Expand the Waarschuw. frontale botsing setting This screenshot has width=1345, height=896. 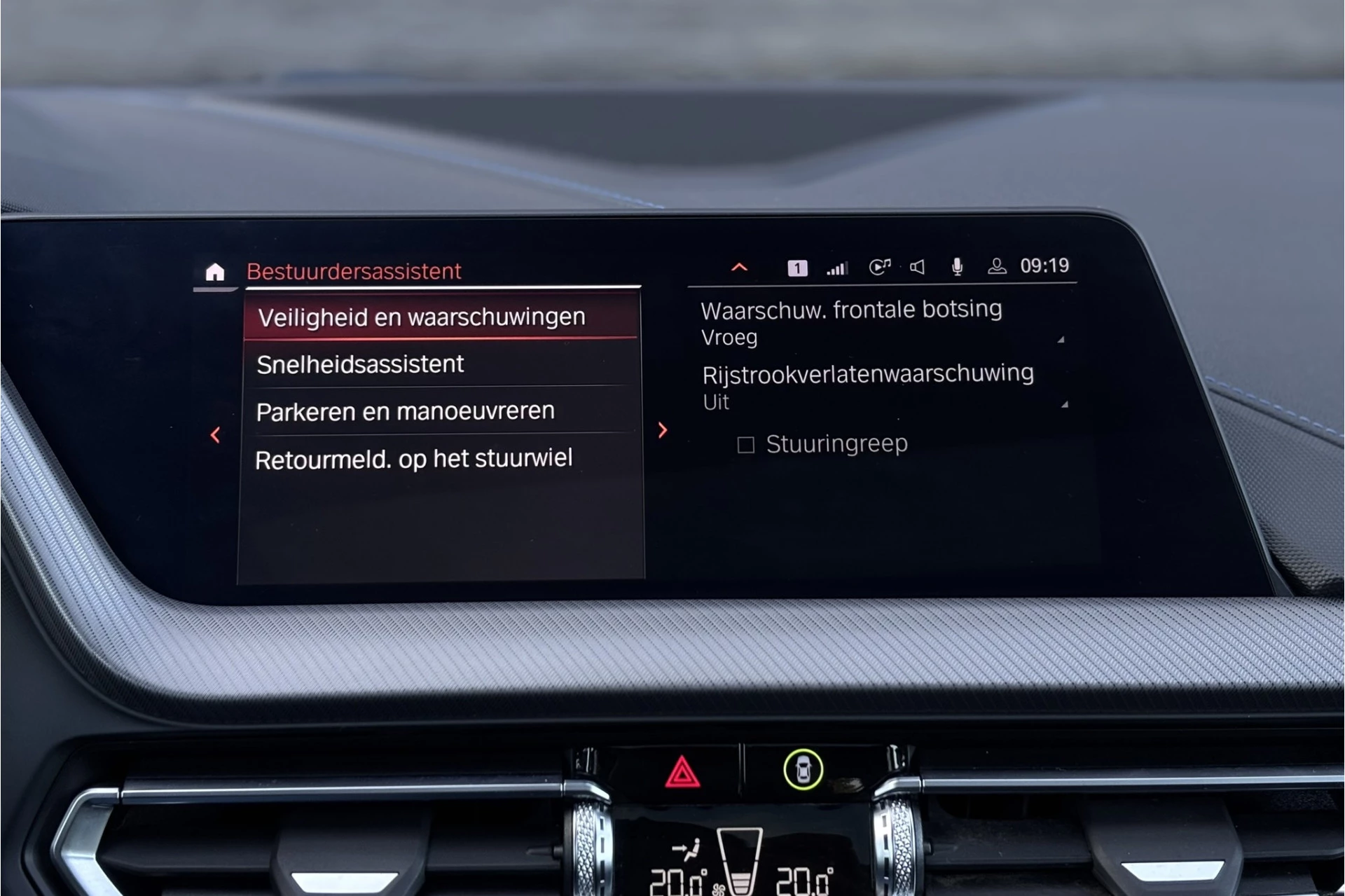[851, 322]
